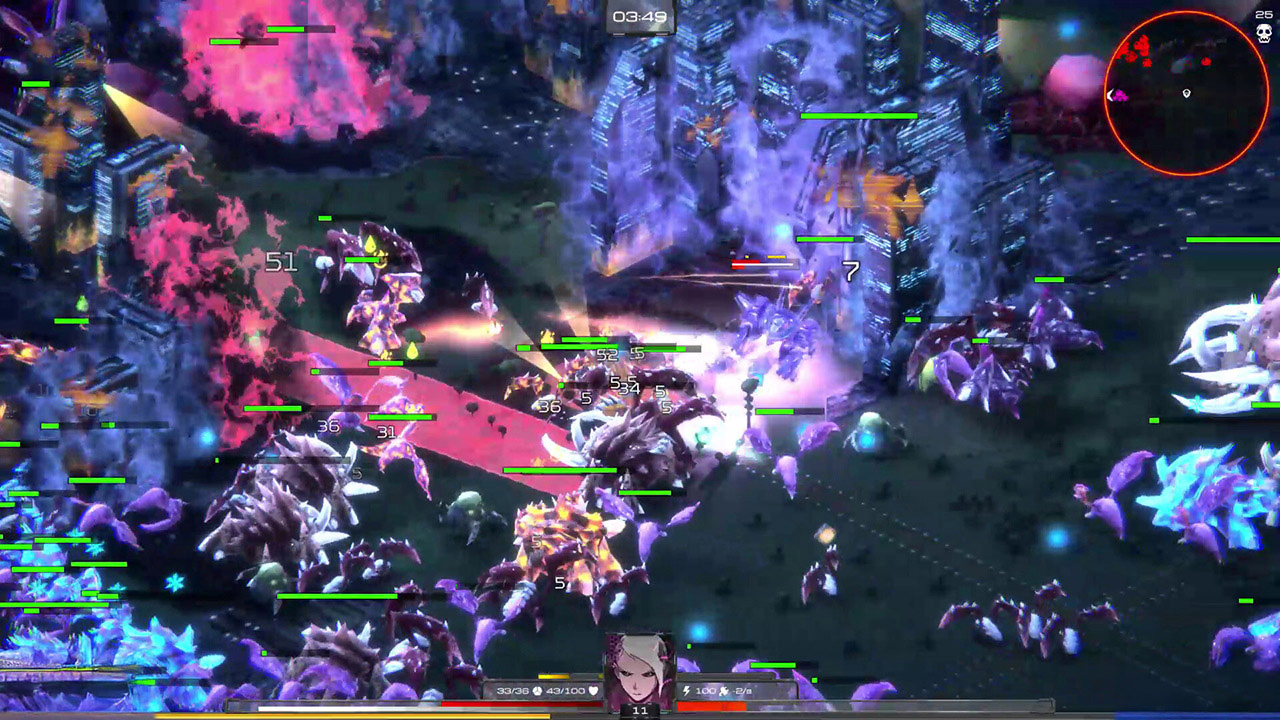The height and width of the screenshot is (720, 1280).
Task: Click the red enemy cluster on the minimap
Action: point(1135,50)
